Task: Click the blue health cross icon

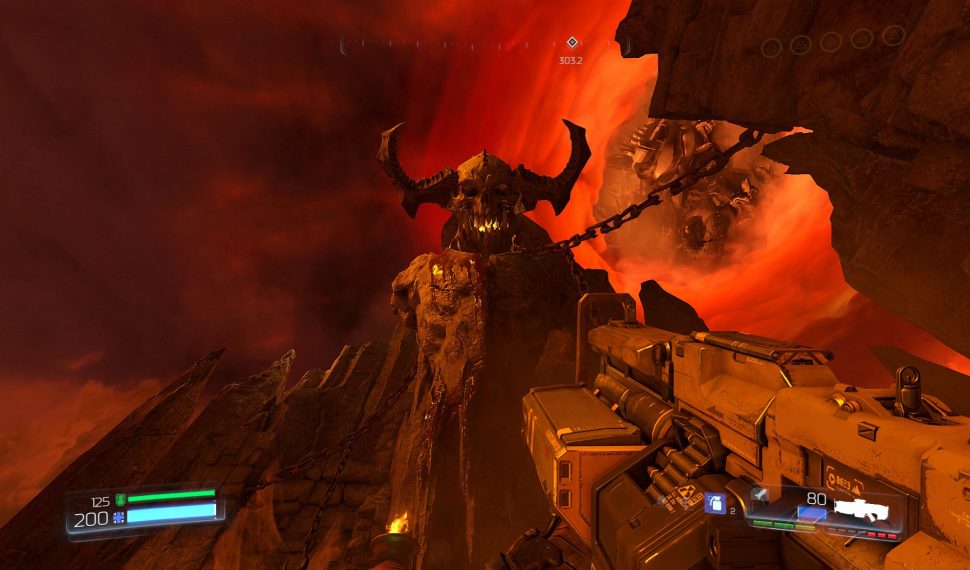Action: (x=119, y=517)
